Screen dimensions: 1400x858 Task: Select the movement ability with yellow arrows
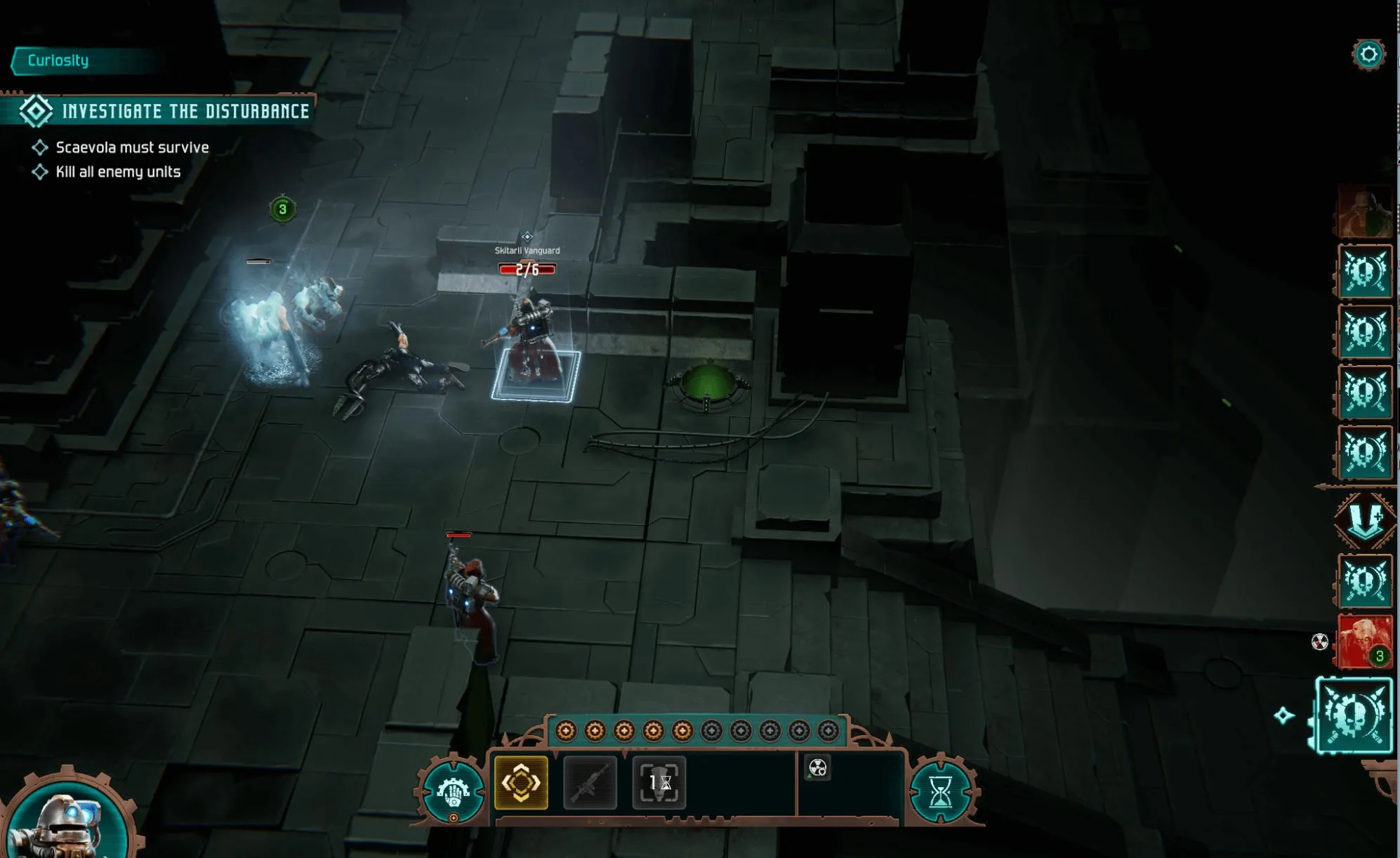tap(520, 782)
